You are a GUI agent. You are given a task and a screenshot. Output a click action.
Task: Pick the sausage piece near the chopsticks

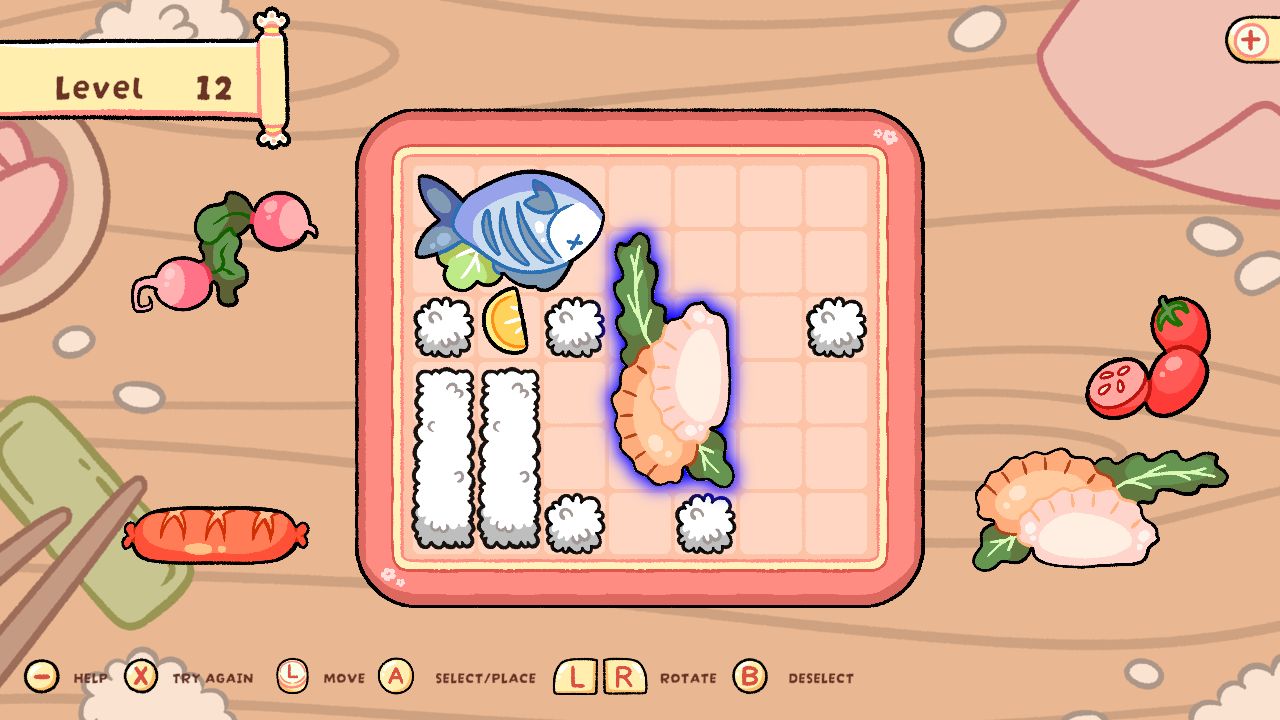click(x=215, y=535)
